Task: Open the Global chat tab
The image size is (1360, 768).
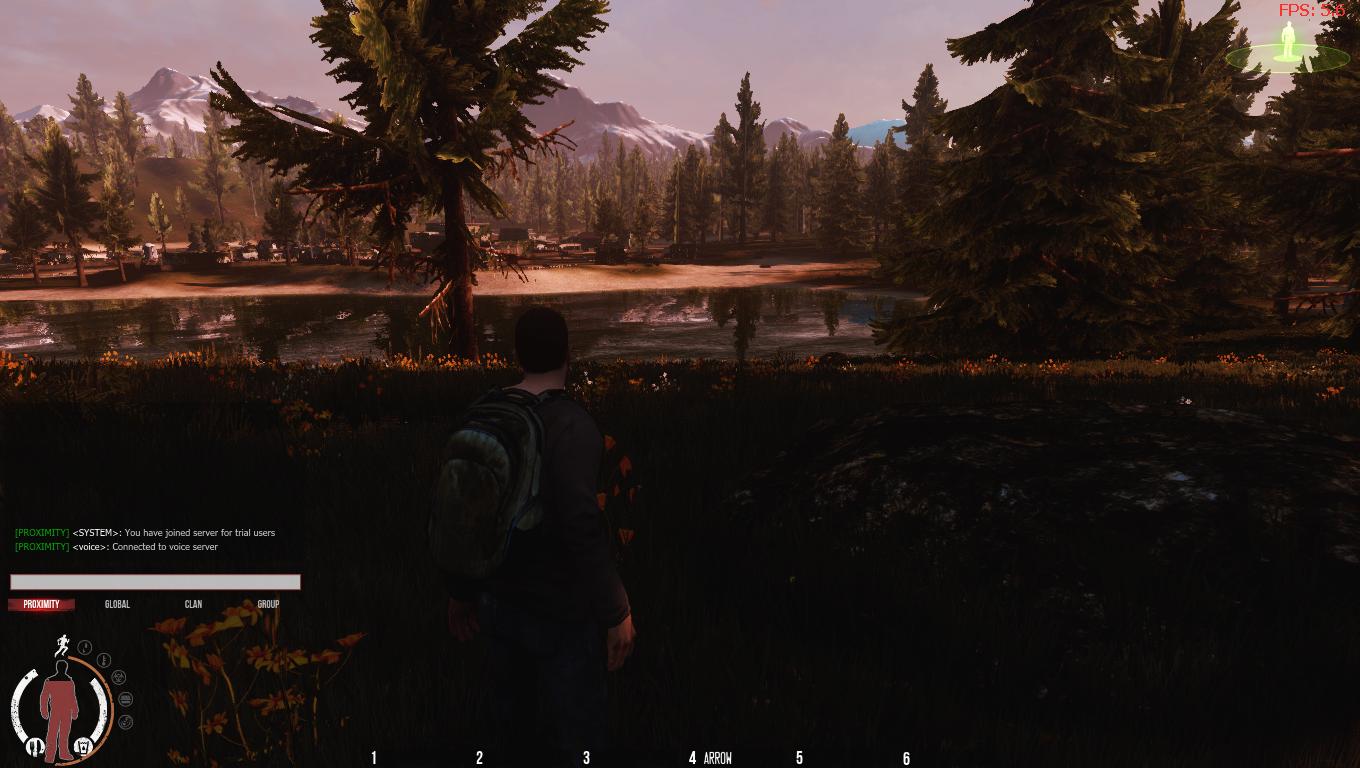Action: pyautogui.click(x=117, y=604)
